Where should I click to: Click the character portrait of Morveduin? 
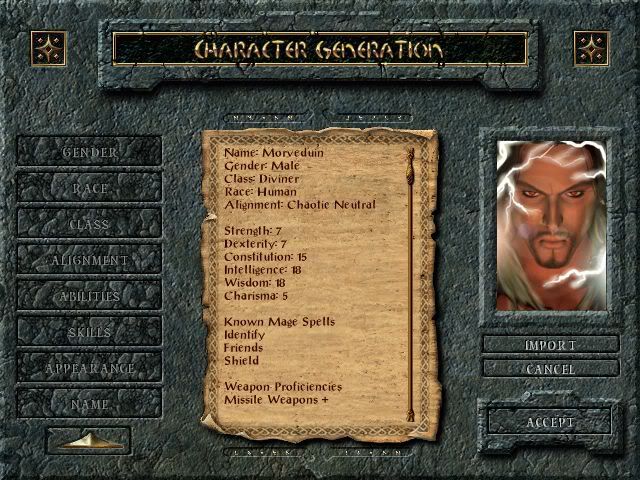coord(551,224)
